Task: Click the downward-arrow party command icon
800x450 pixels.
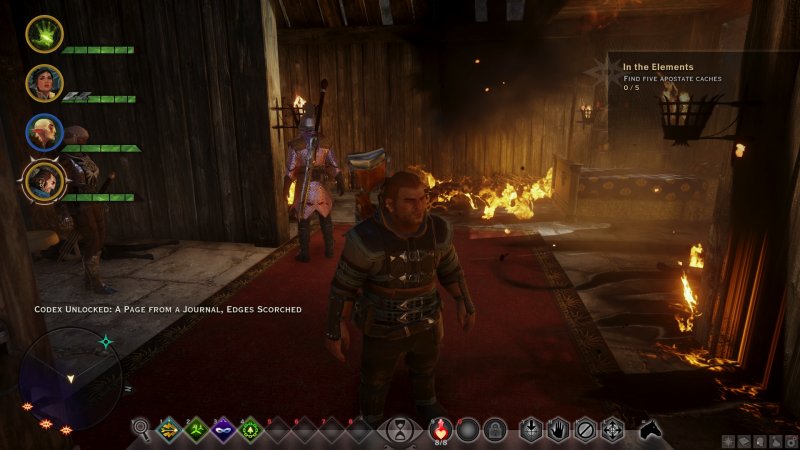Action: tap(531, 430)
